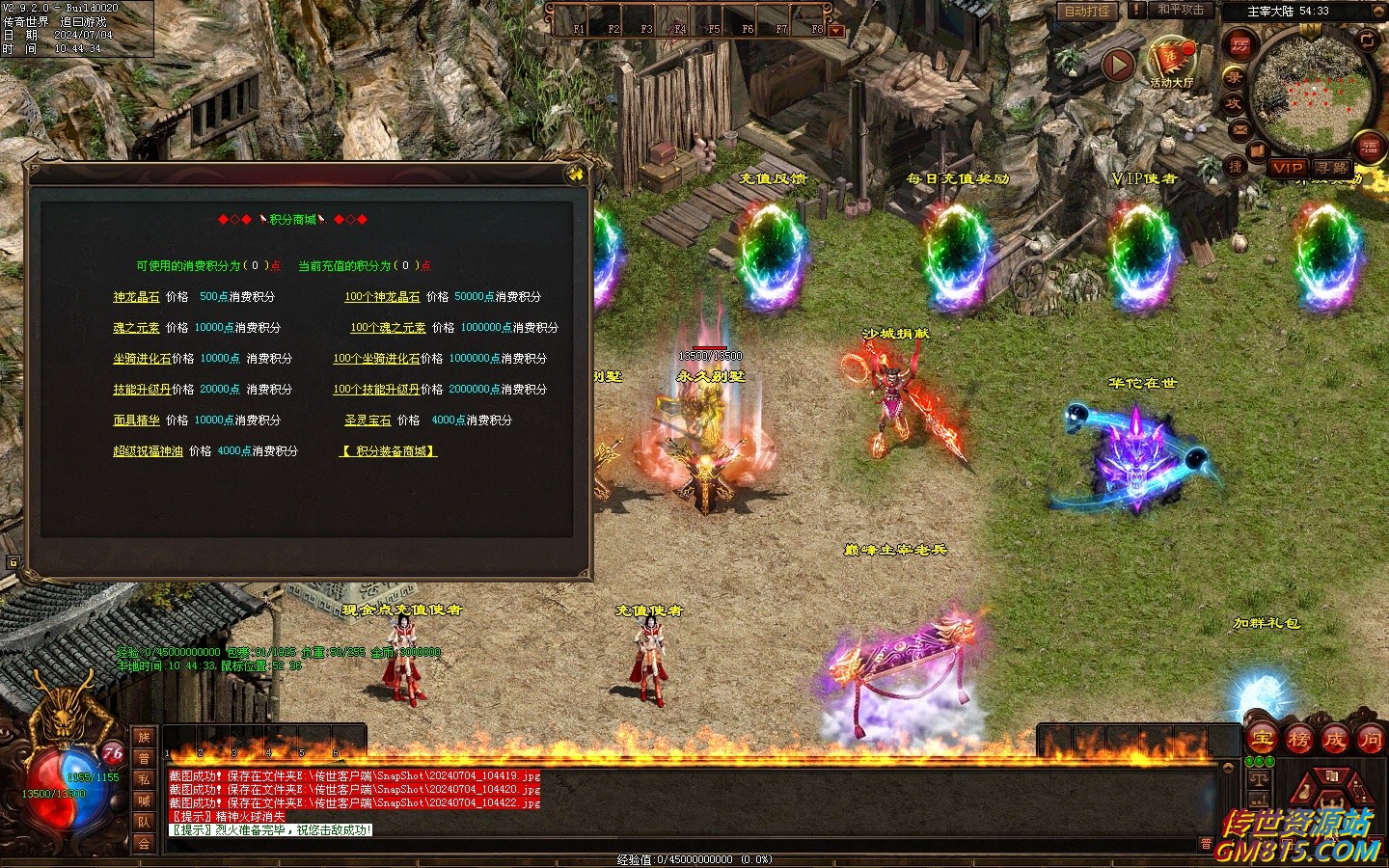Screen dimensions: 1389x868
Task: Select 超级祝福神油 in the shop list
Action: [x=148, y=451]
